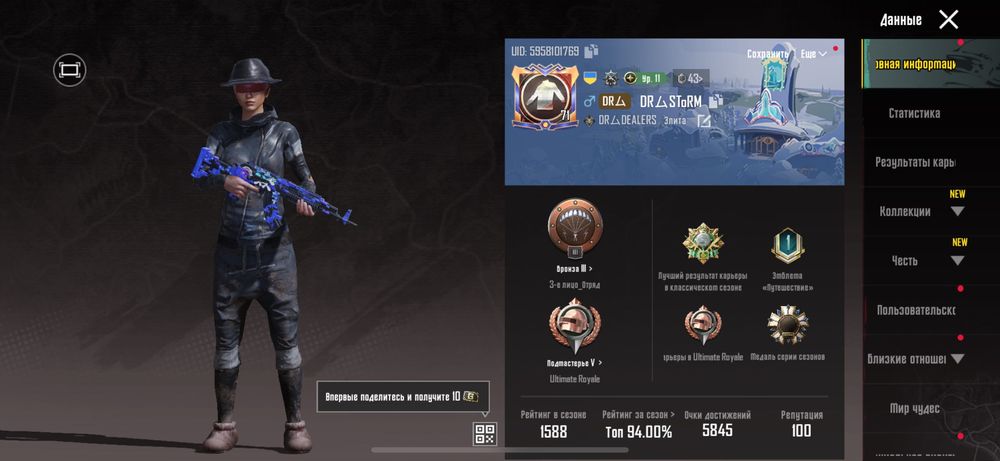The image size is (1000, 461).
Task: Toggle the fullscreen character view icon
Action: click(x=69, y=69)
